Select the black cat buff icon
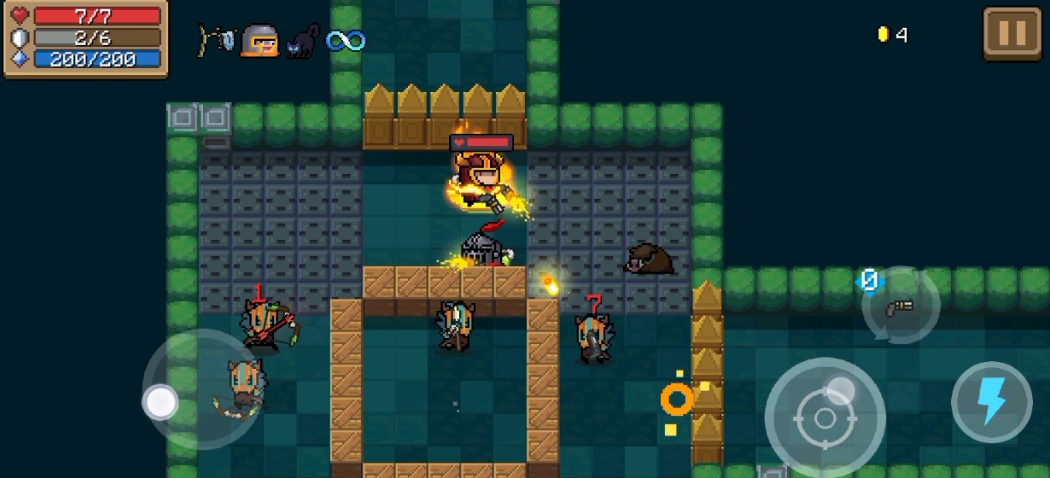This screenshot has height=478, width=1050. (302, 41)
